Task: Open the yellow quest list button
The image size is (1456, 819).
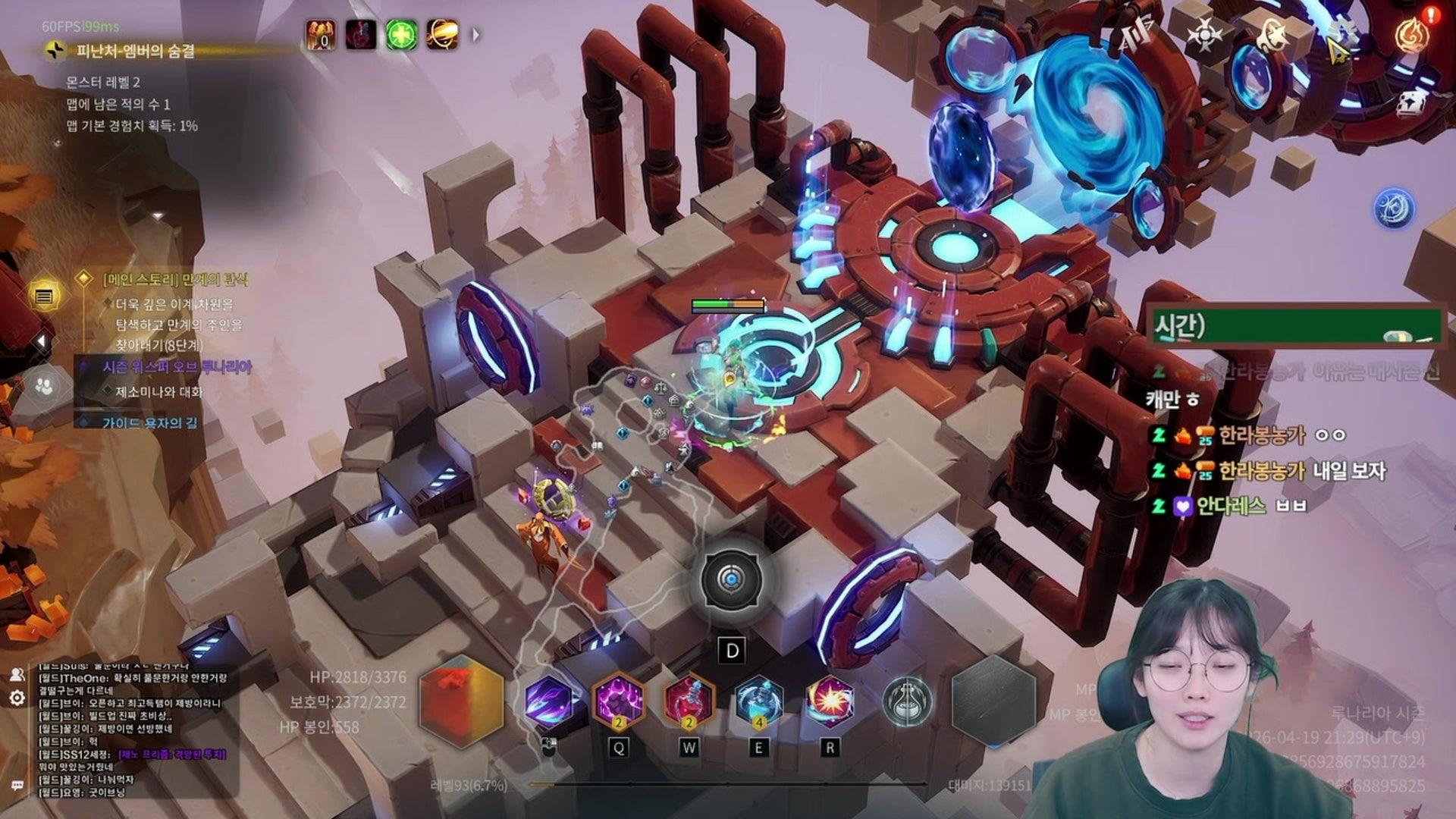Action: click(x=44, y=297)
